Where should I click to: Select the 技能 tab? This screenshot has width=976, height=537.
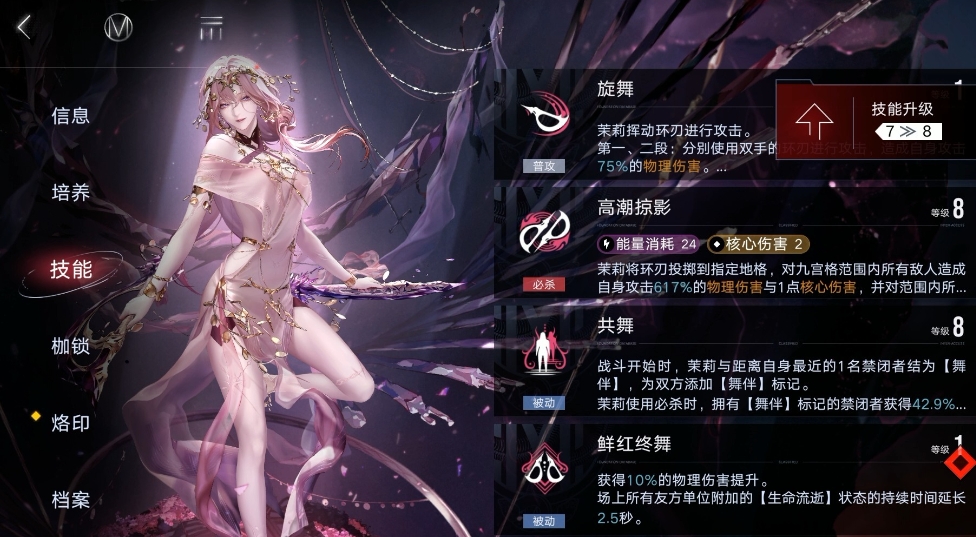coord(71,269)
